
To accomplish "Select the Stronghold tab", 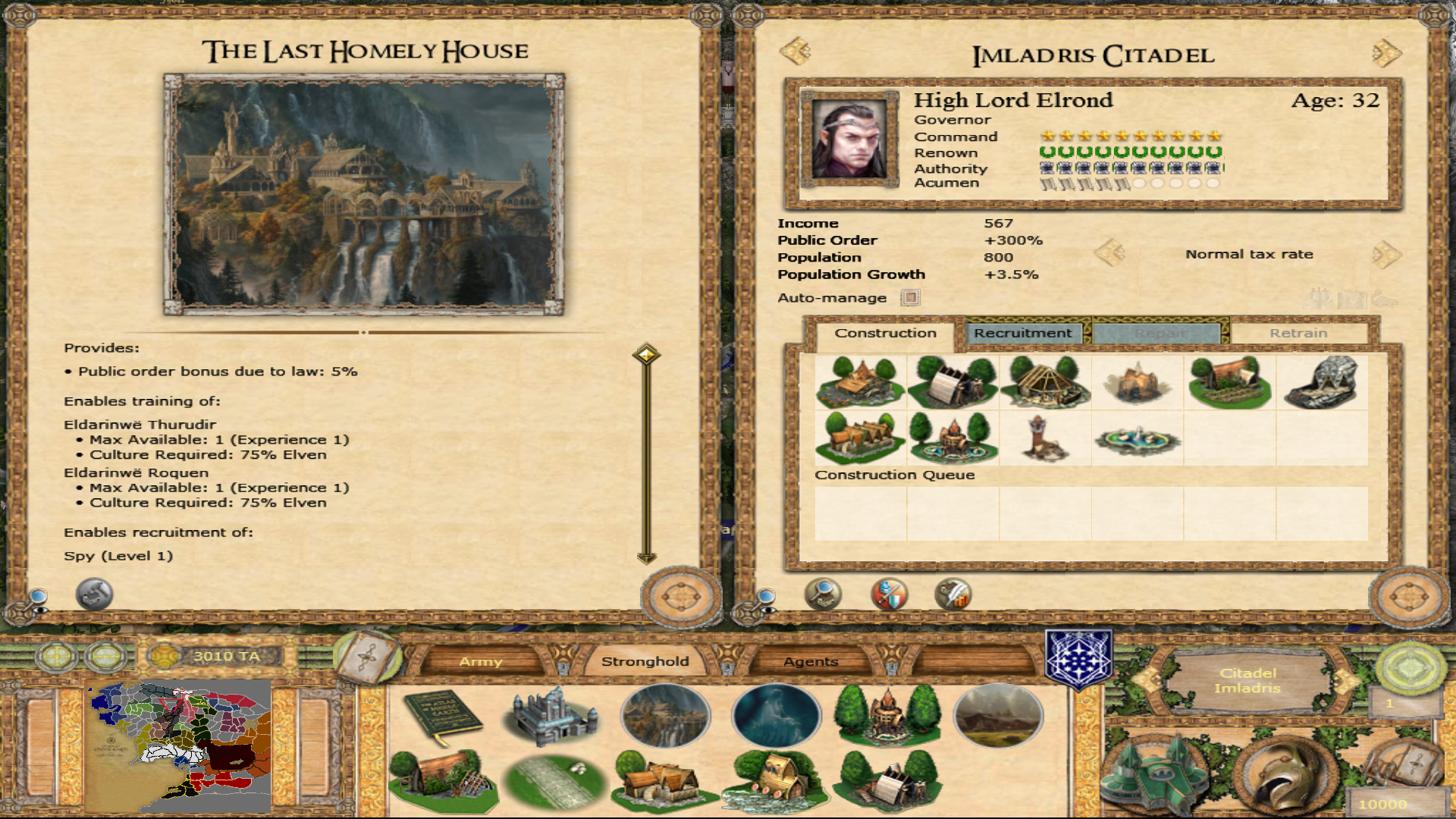I will (x=645, y=661).
